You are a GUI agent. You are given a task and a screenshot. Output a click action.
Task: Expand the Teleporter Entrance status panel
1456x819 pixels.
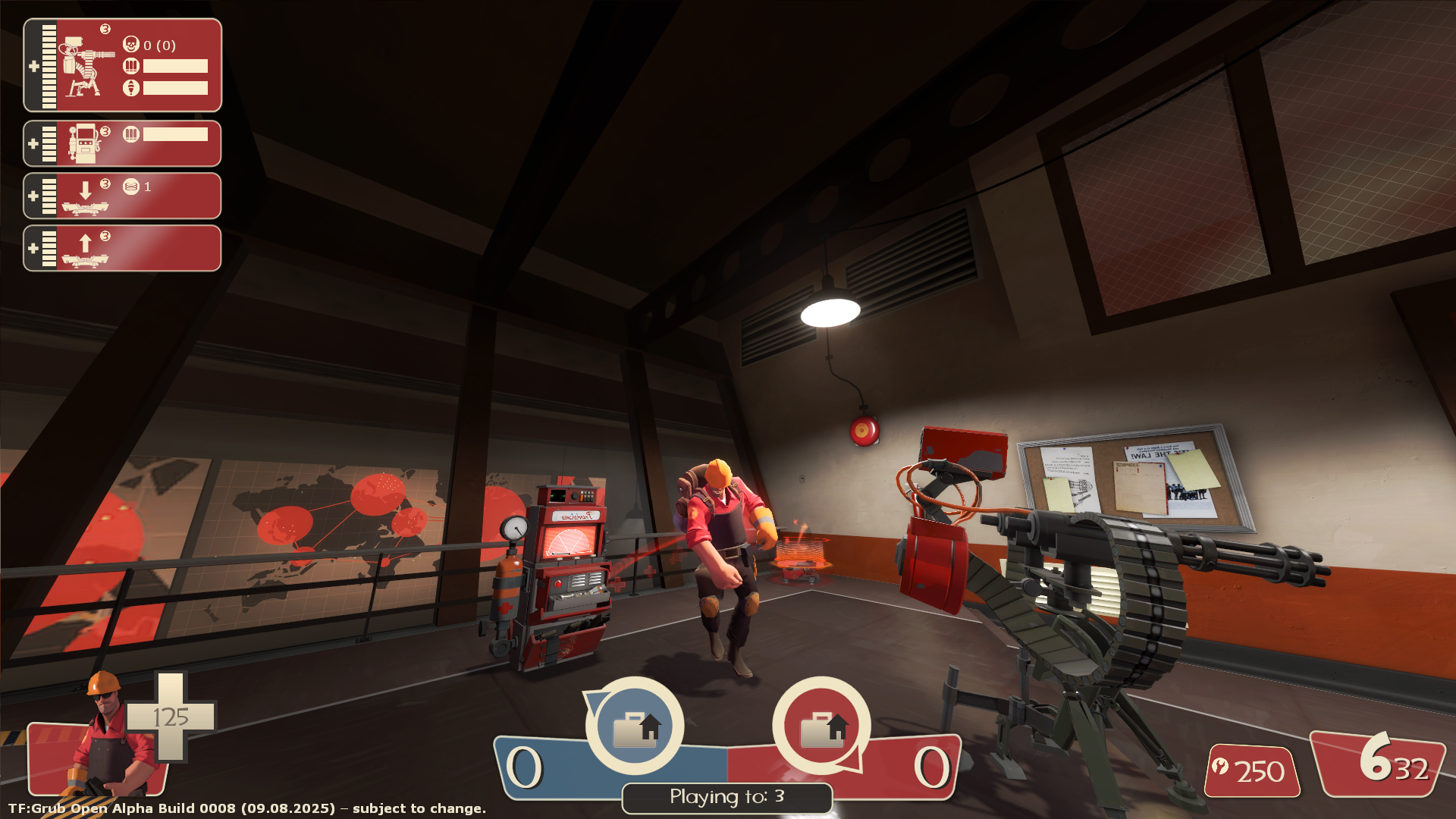[33, 196]
